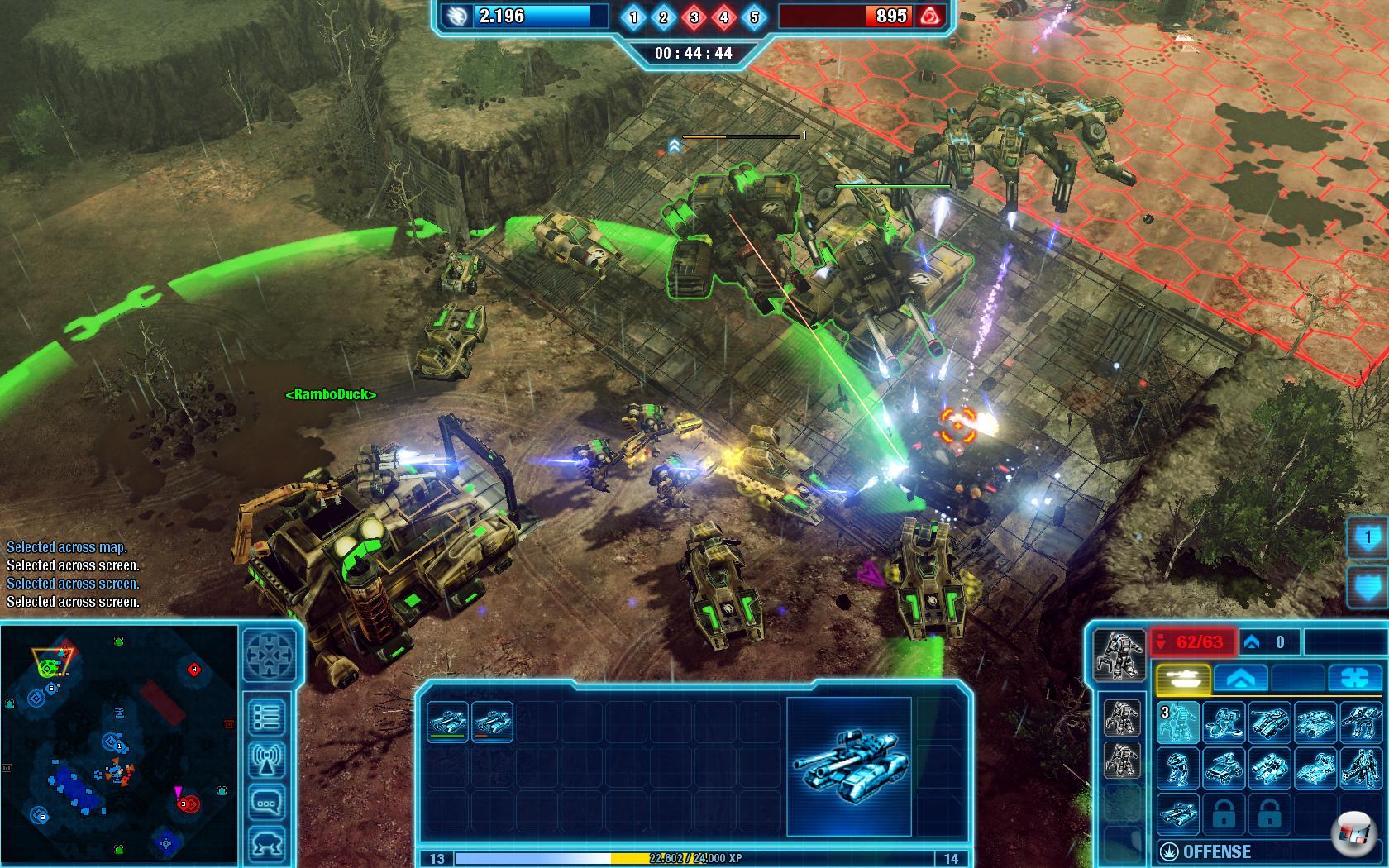The image size is (1389, 868).
Task: Click control point diamond 5 in top bar
Action: point(754,17)
